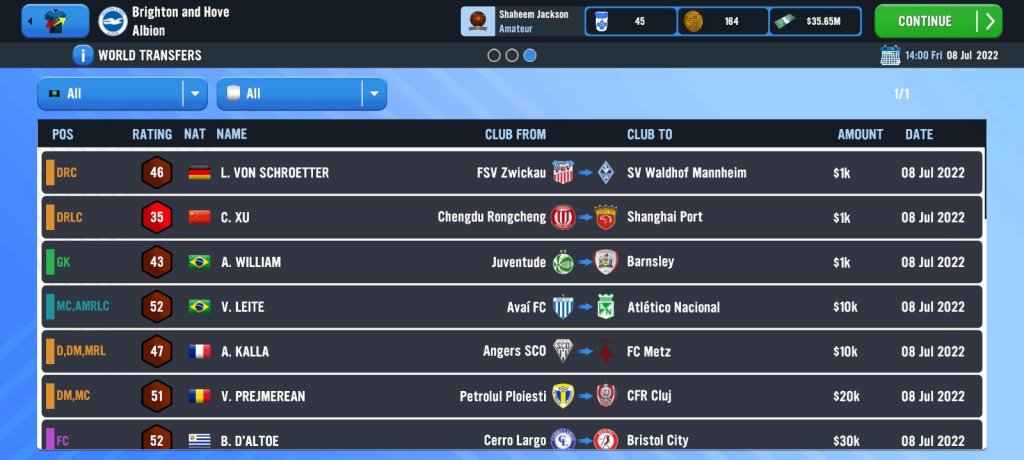Viewport: 1024px width, 460px height.
Task: Click the green Continue button
Action: (x=937, y=21)
